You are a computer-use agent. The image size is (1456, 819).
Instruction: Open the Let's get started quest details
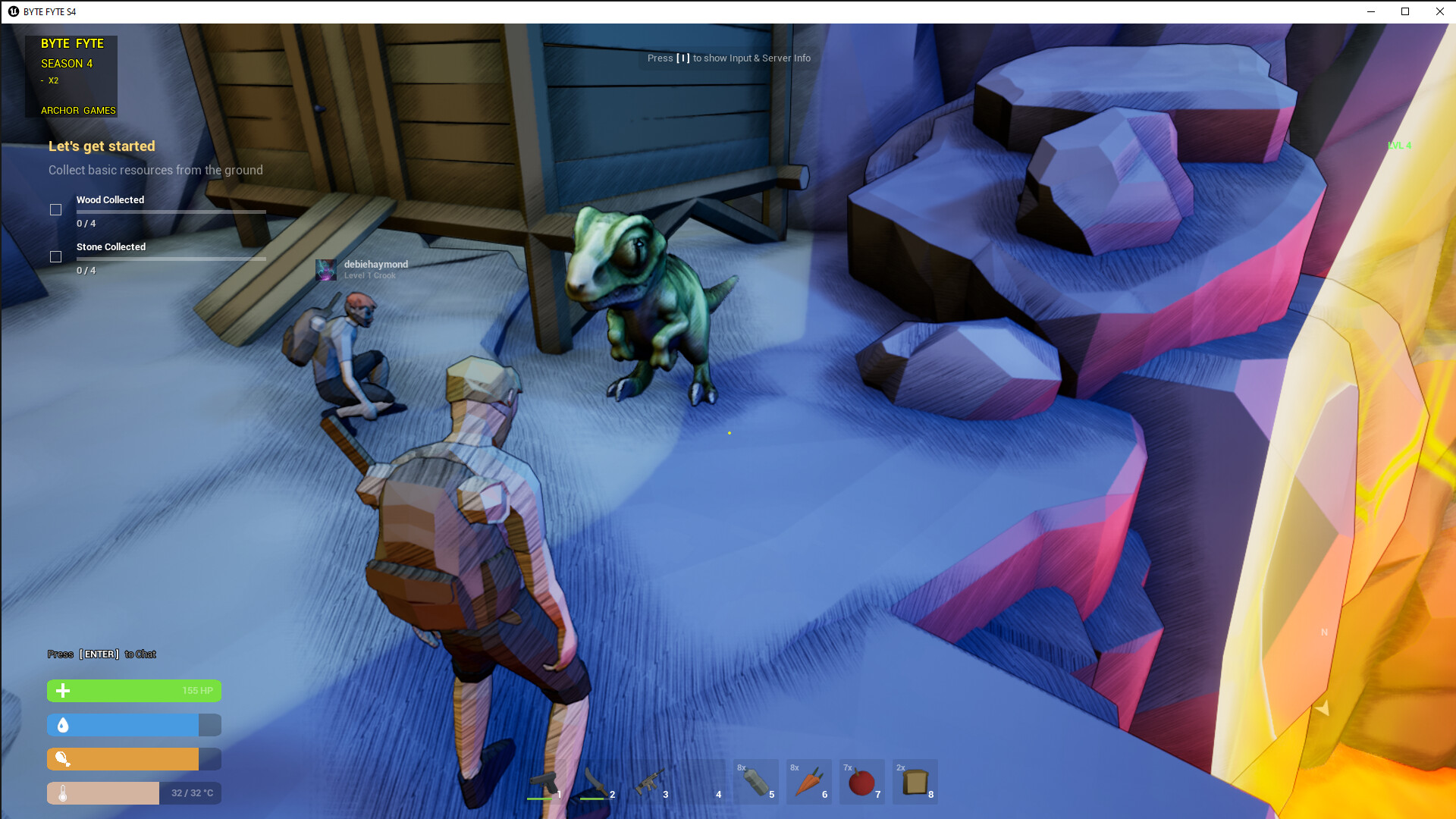click(x=102, y=146)
